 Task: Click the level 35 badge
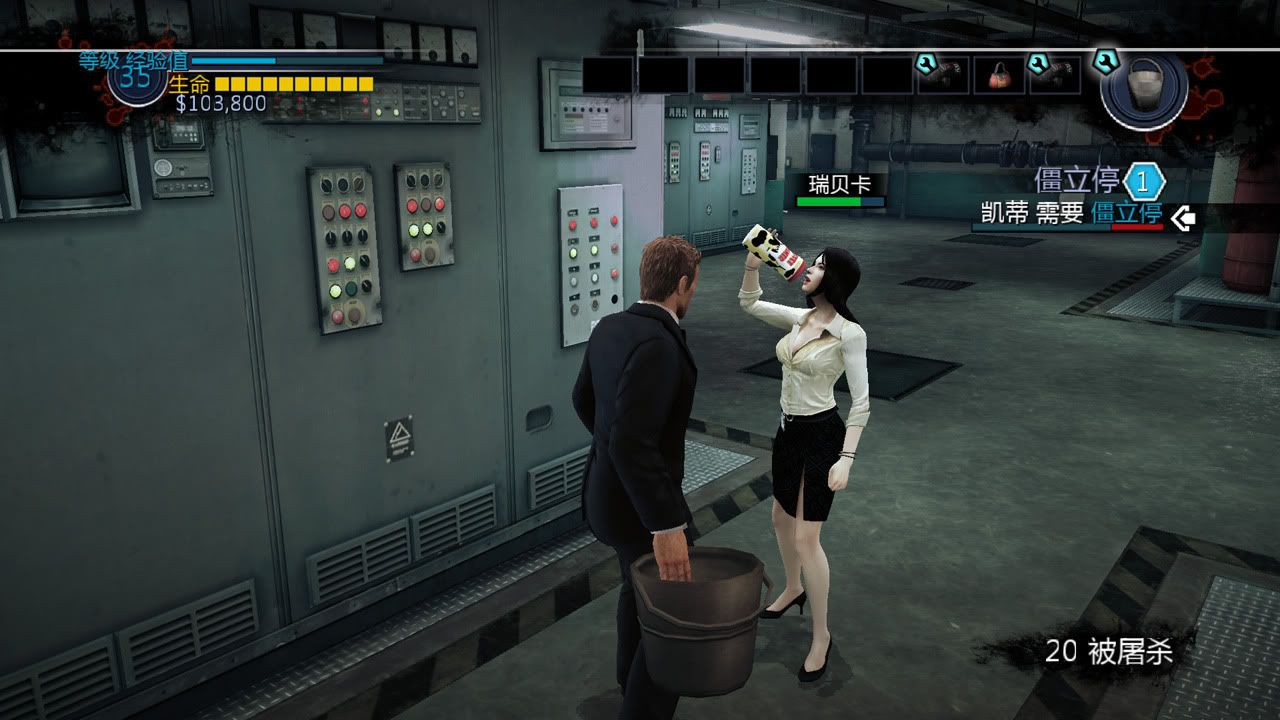click(x=137, y=79)
